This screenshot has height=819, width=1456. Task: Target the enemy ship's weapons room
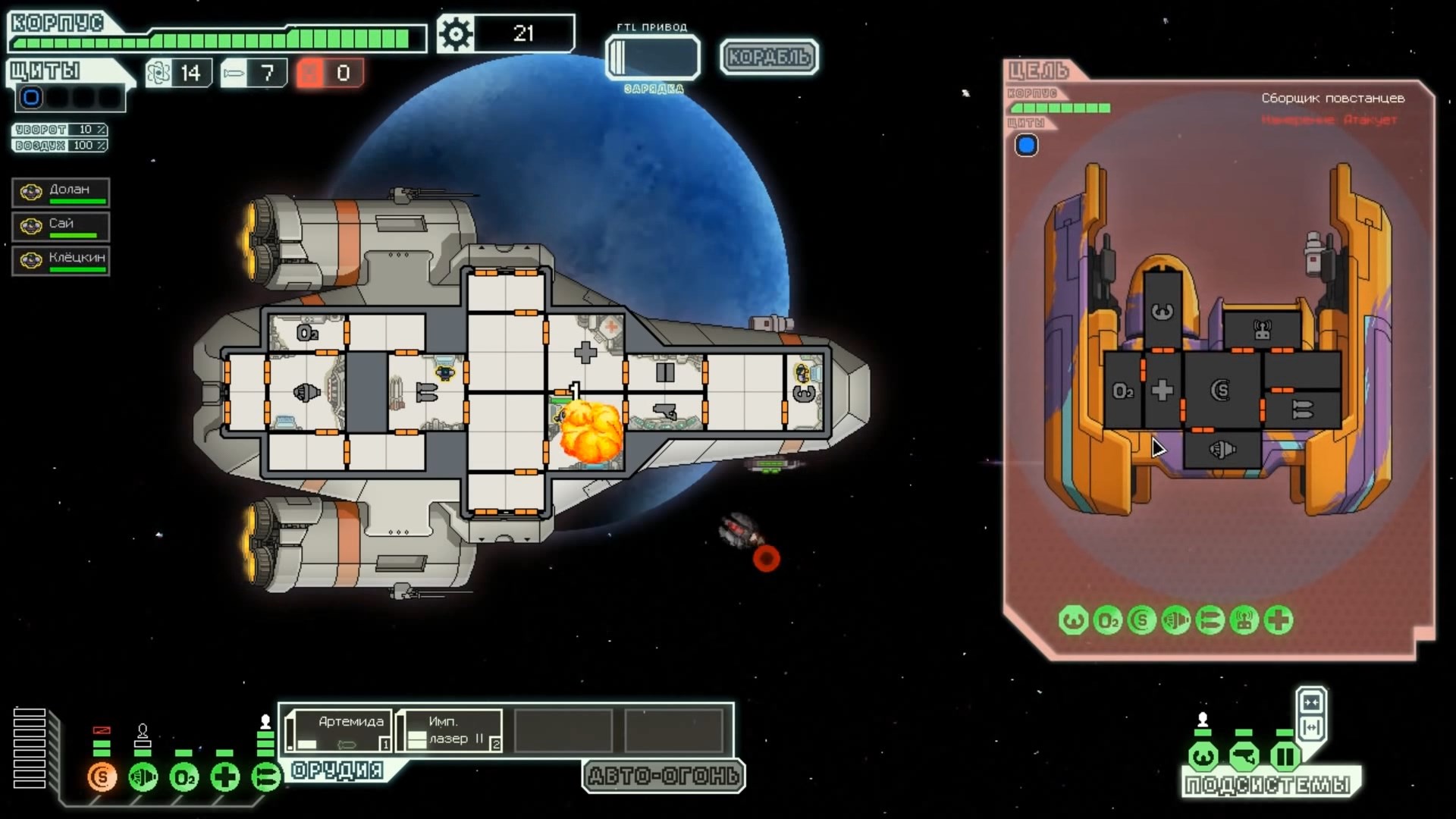point(1301,410)
